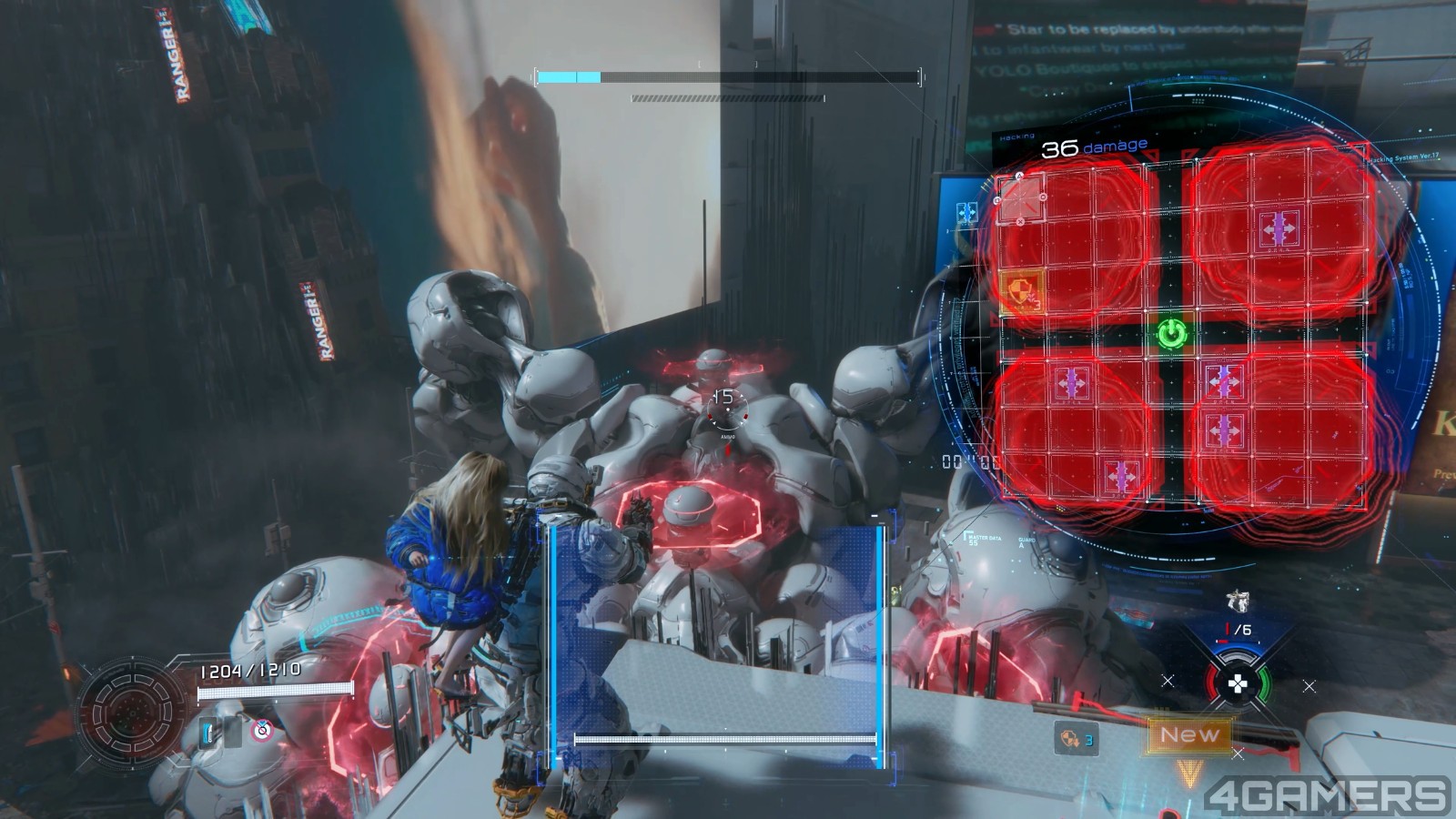The height and width of the screenshot is (819, 1456).
Task: Click the orange shield tile on the hacking grid
Action: click(1022, 292)
